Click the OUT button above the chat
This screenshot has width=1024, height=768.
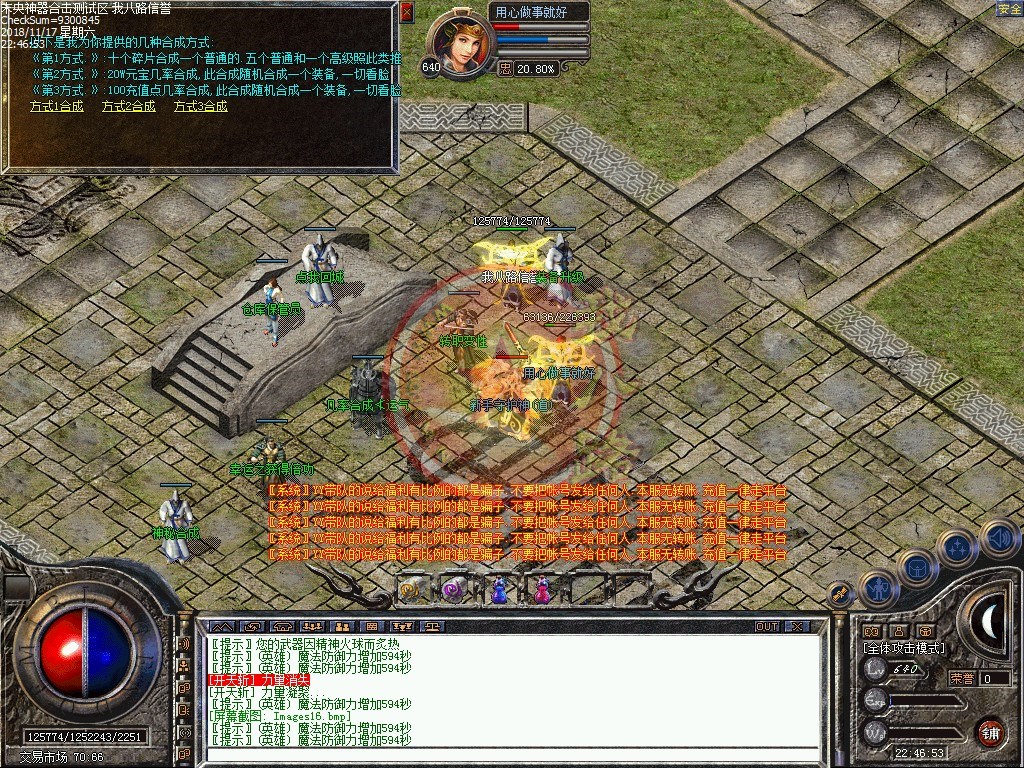tap(767, 626)
